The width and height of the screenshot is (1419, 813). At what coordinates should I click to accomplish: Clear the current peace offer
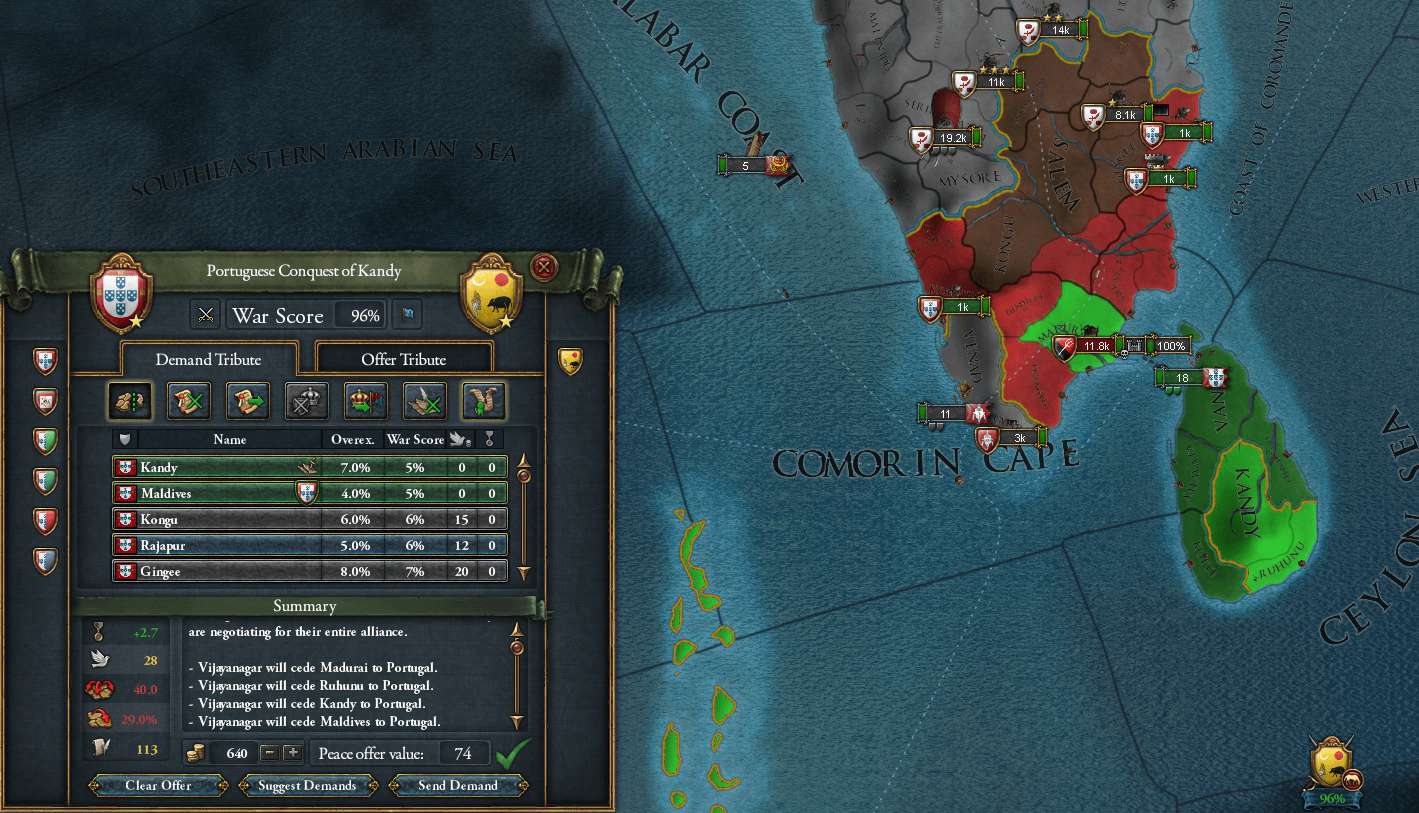[x=158, y=785]
